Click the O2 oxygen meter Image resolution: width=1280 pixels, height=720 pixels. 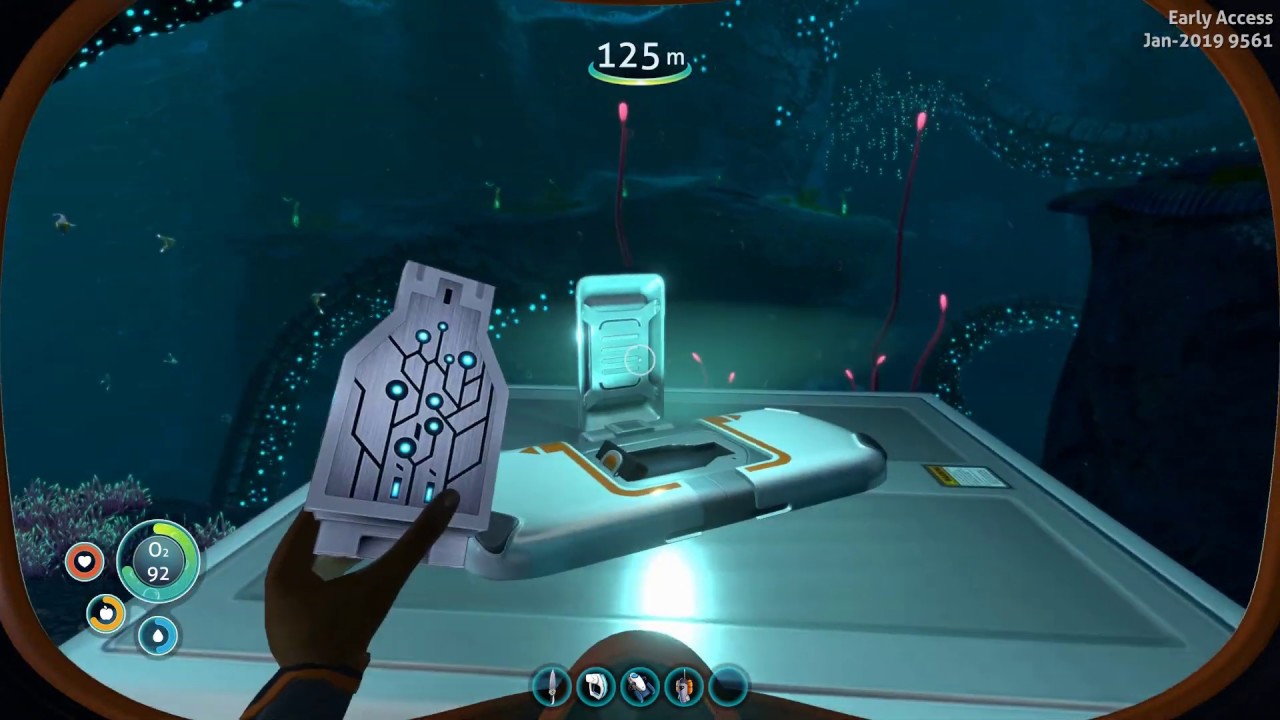click(157, 561)
